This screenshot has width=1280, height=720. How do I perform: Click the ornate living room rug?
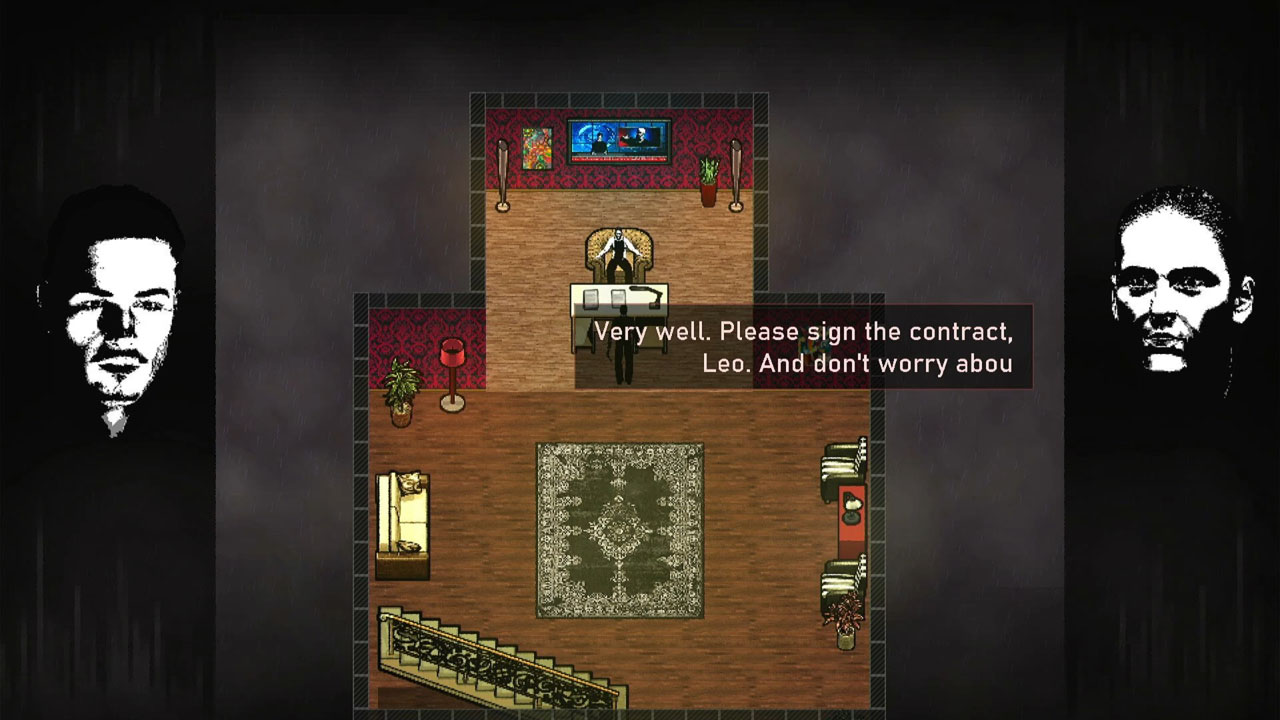(x=617, y=529)
